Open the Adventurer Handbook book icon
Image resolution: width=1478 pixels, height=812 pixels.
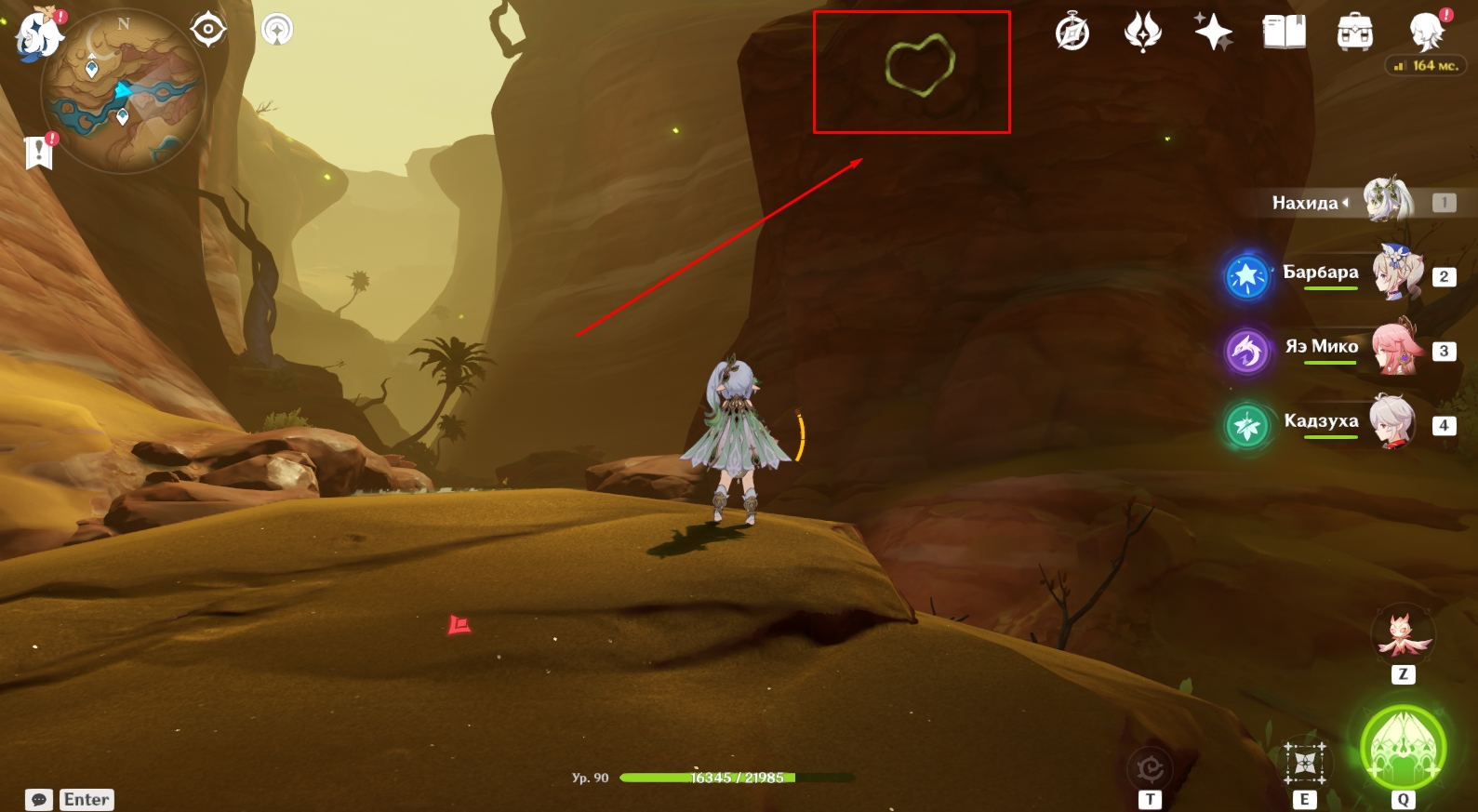tap(1284, 33)
